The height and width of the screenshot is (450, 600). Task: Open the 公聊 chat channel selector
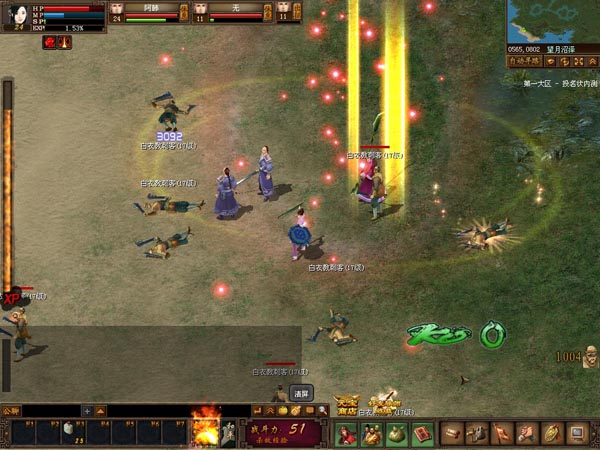(10, 410)
